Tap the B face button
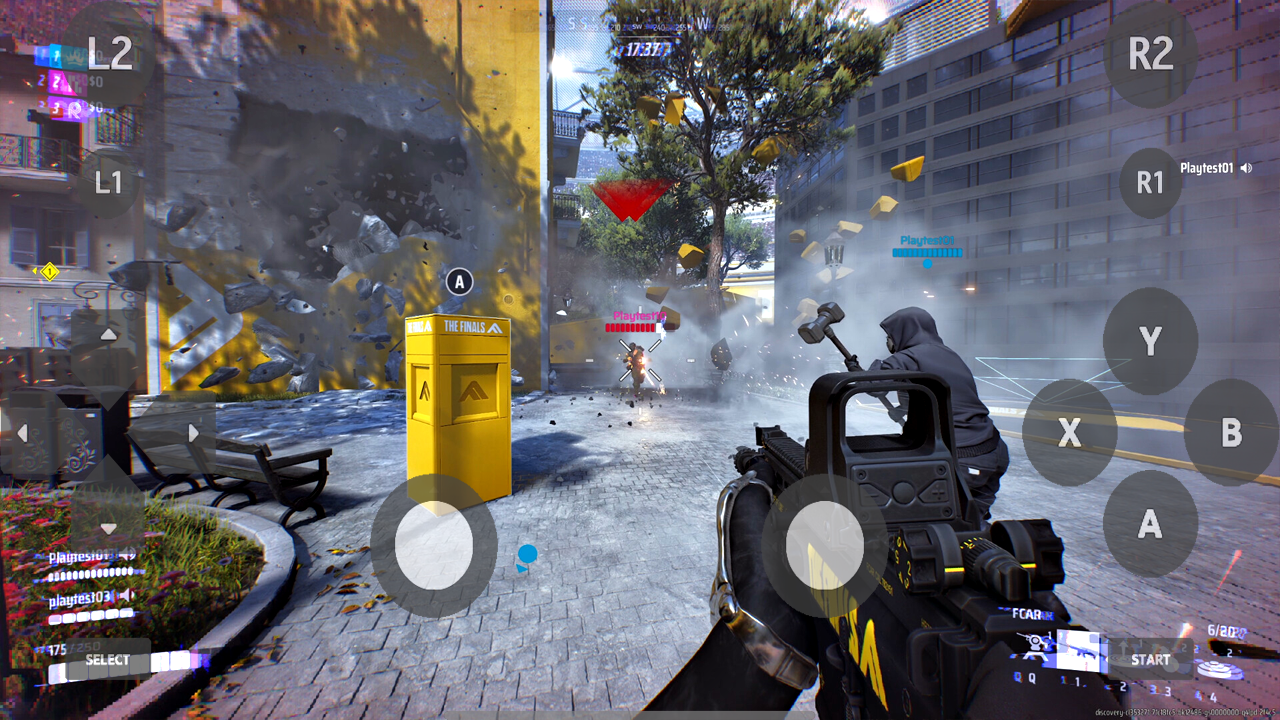 point(1231,432)
